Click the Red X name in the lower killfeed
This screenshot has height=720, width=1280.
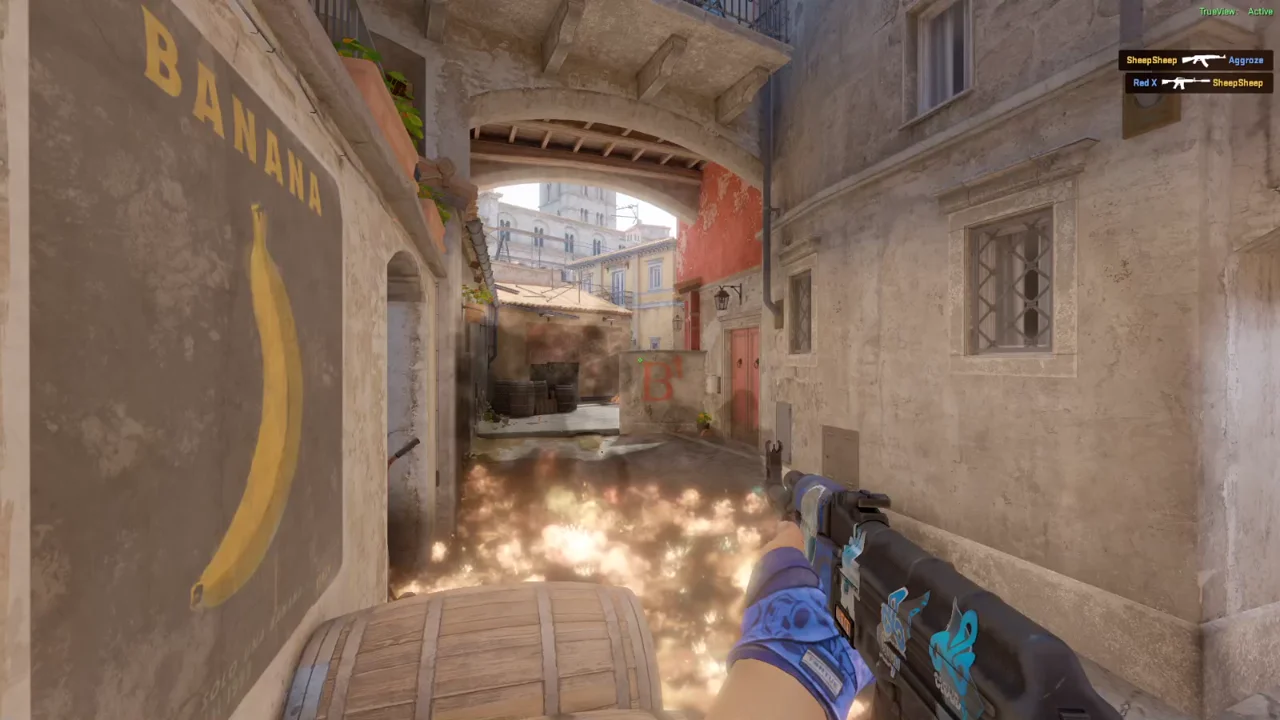(1144, 83)
